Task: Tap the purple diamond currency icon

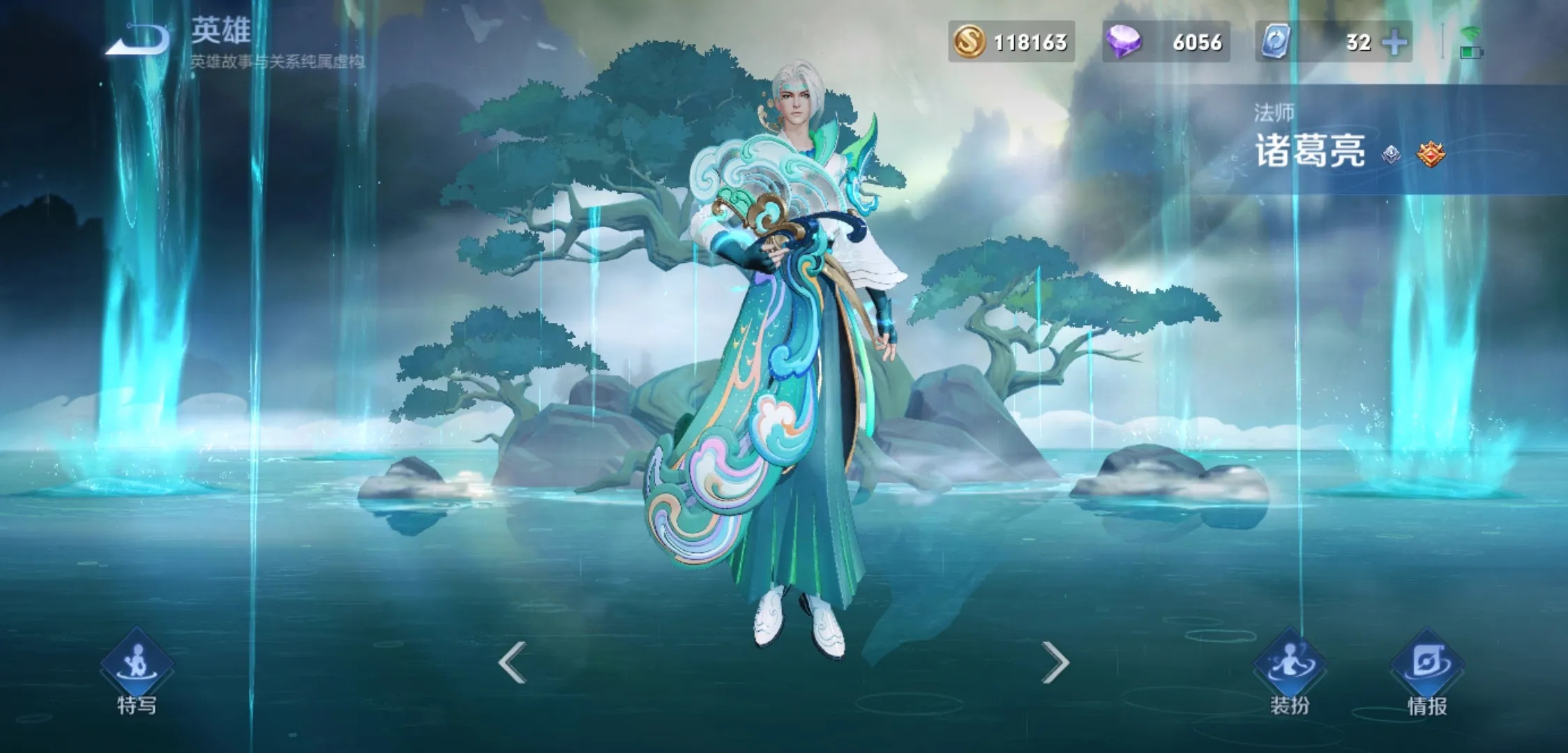Action: [1123, 42]
